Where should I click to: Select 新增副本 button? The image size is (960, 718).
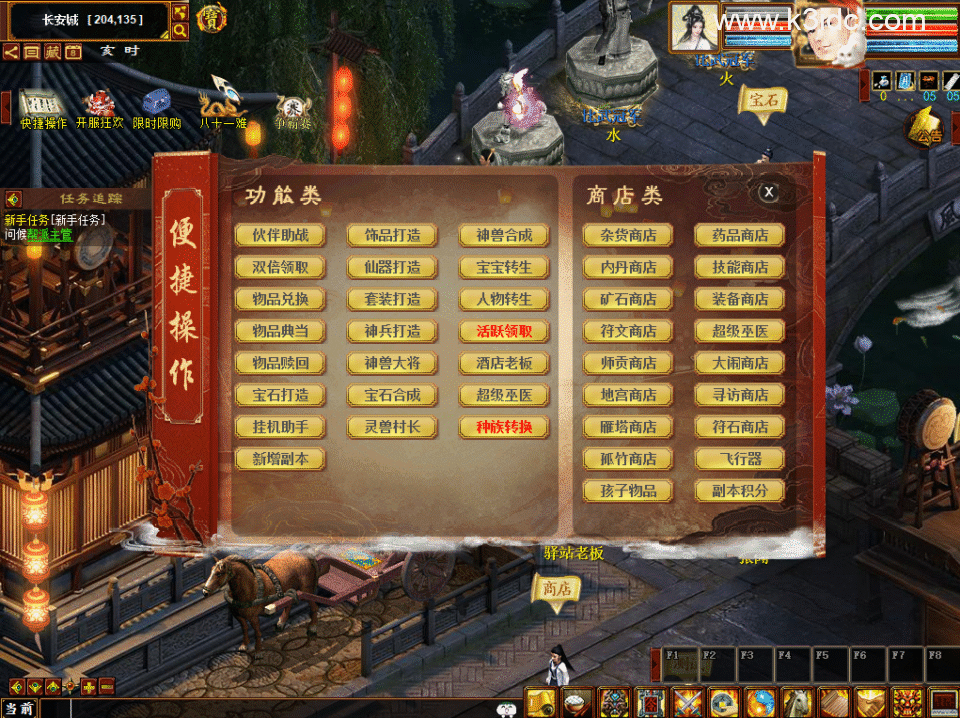[280, 459]
